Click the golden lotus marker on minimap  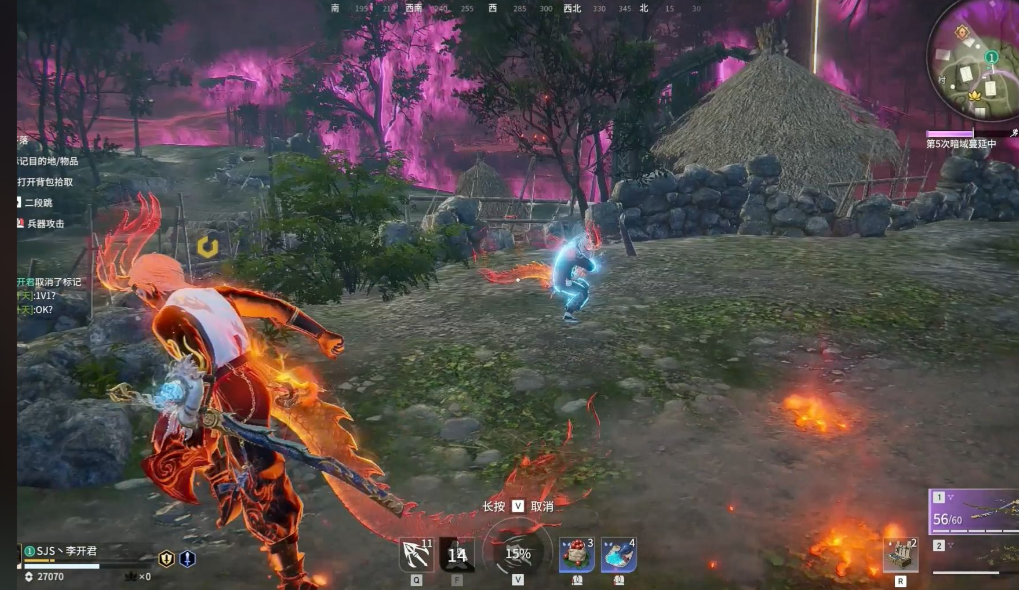coord(975,95)
